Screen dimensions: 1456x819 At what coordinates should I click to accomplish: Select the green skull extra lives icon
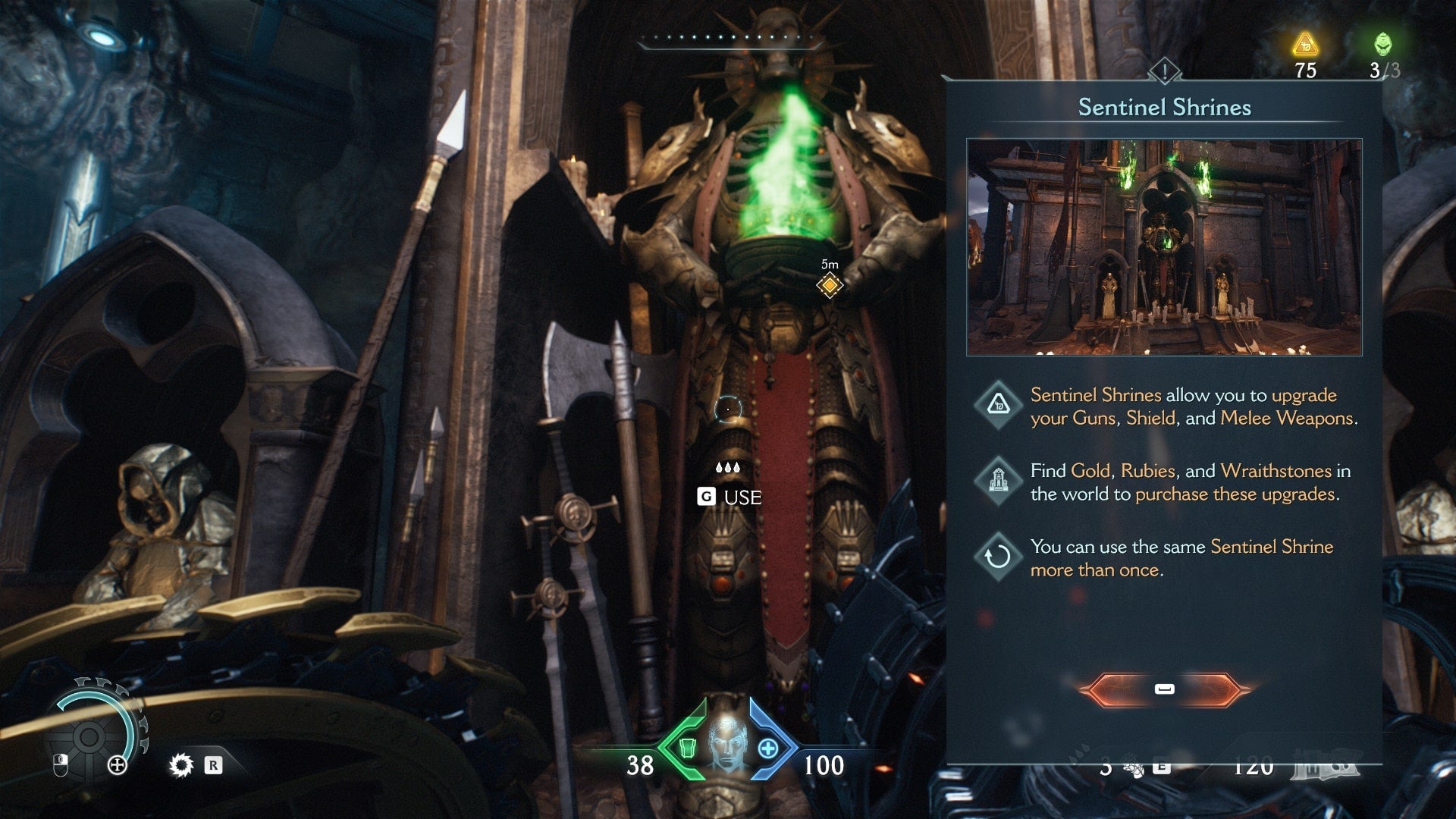click(1382, 45)
